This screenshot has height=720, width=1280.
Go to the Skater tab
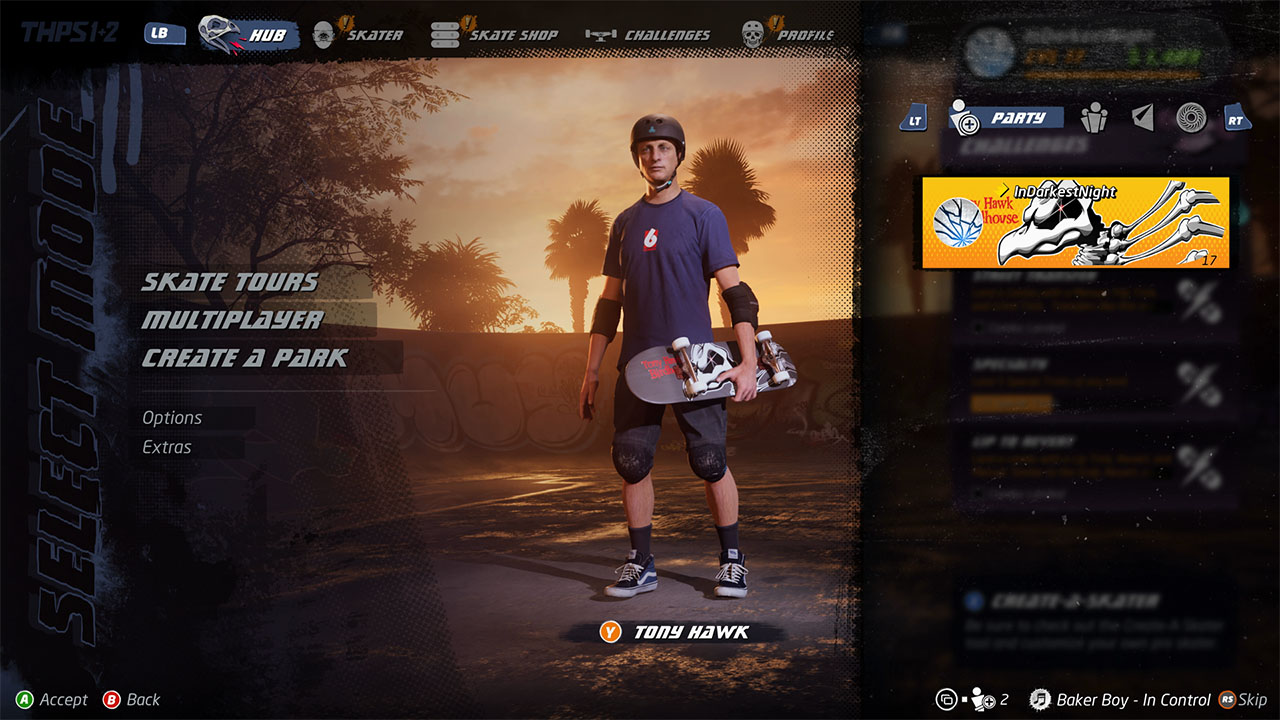(x=358, y=35)
